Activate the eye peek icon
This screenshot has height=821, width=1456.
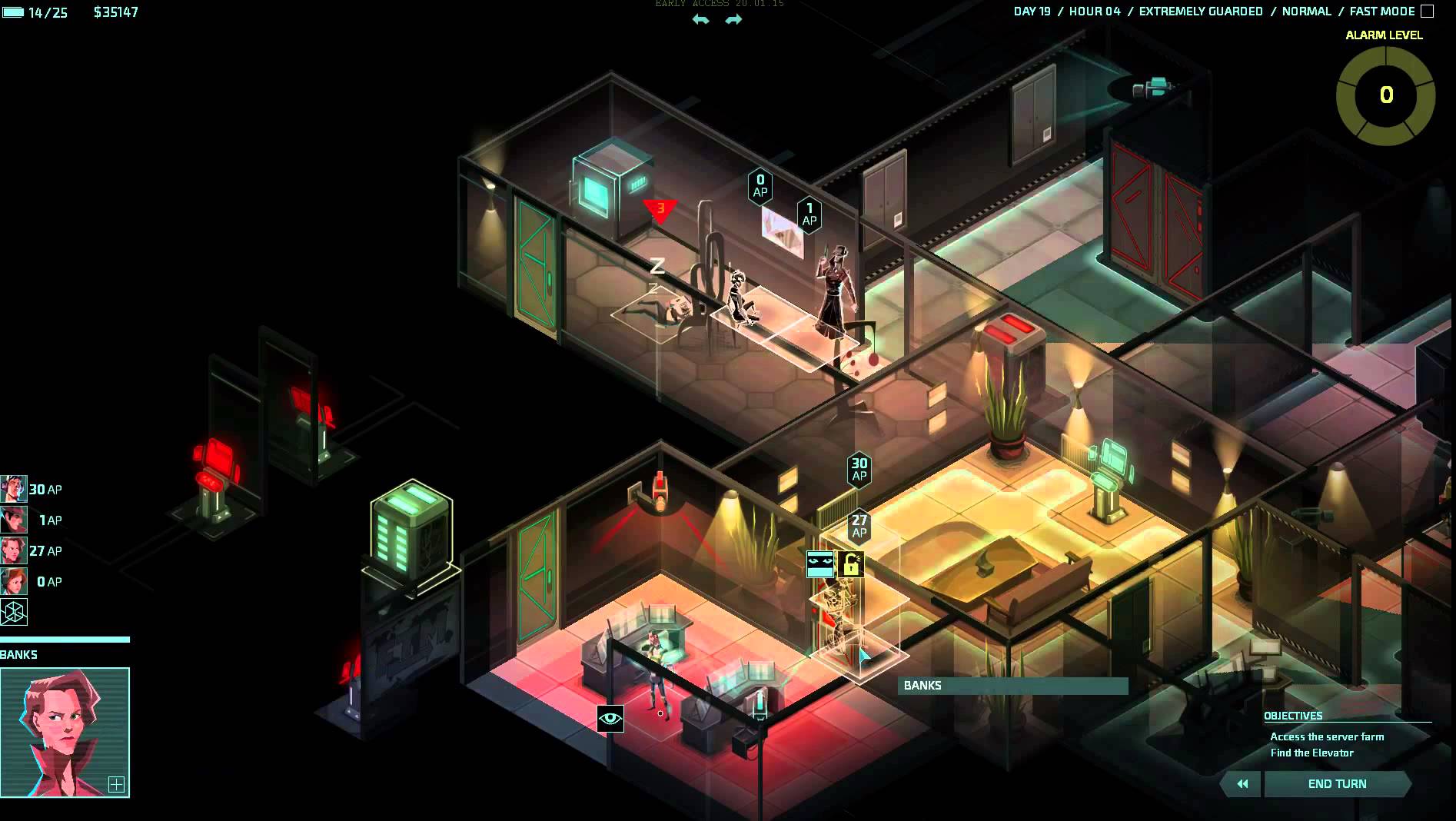(610, 719)
